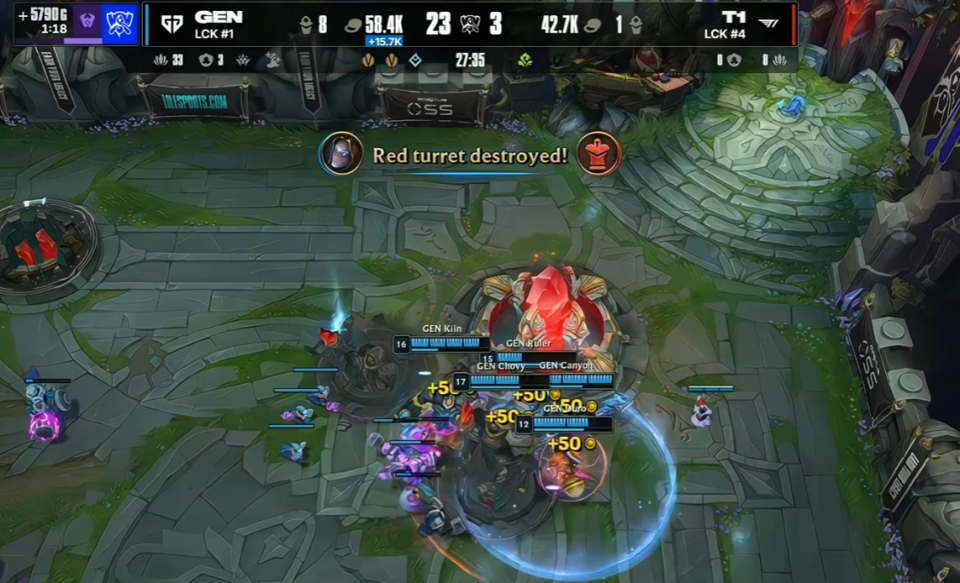Click the T1 team logo in scoreboard
Viewport: 960px width, 583px height.
point(771,24)
